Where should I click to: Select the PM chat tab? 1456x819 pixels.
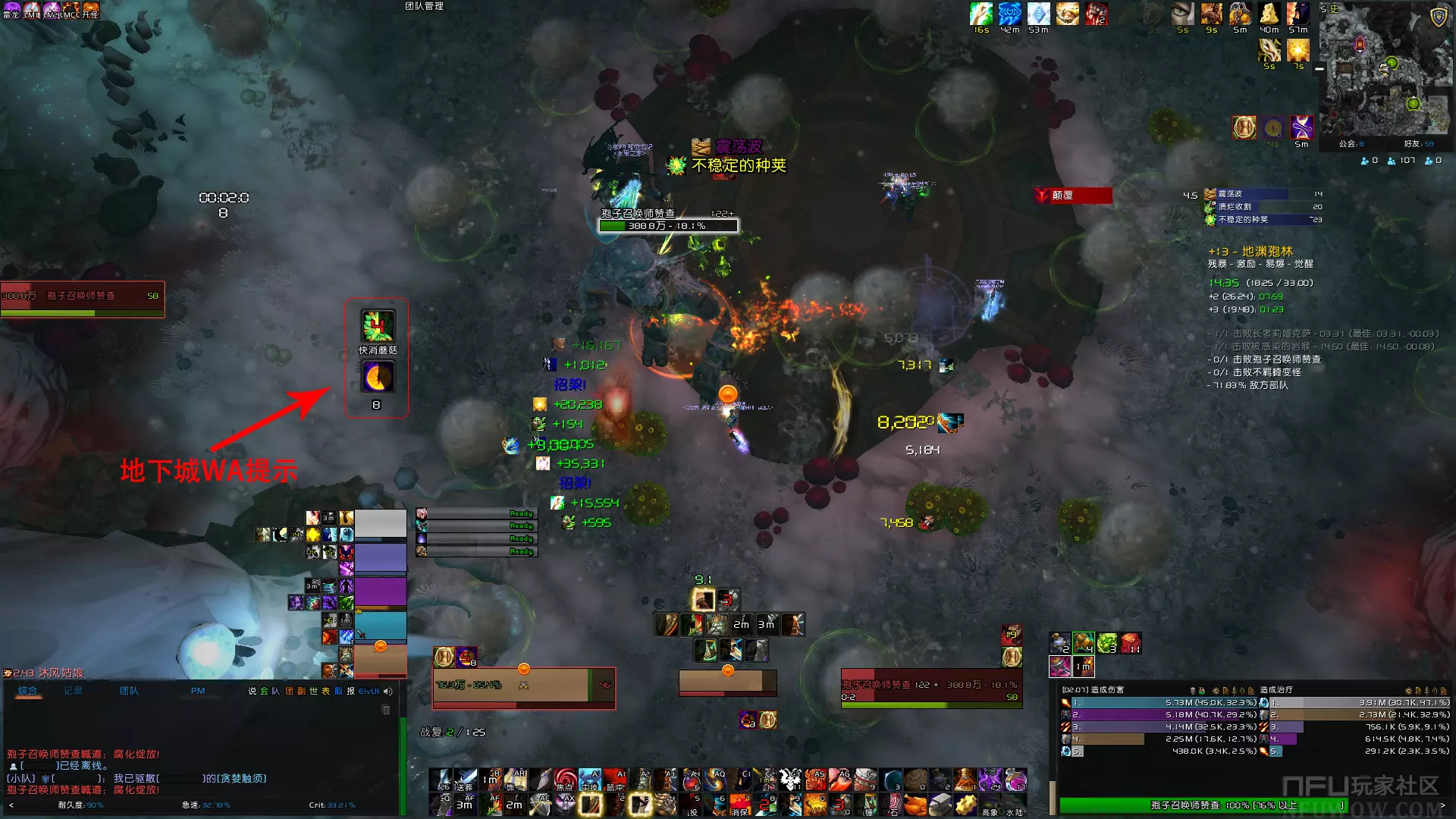(198, 691)
